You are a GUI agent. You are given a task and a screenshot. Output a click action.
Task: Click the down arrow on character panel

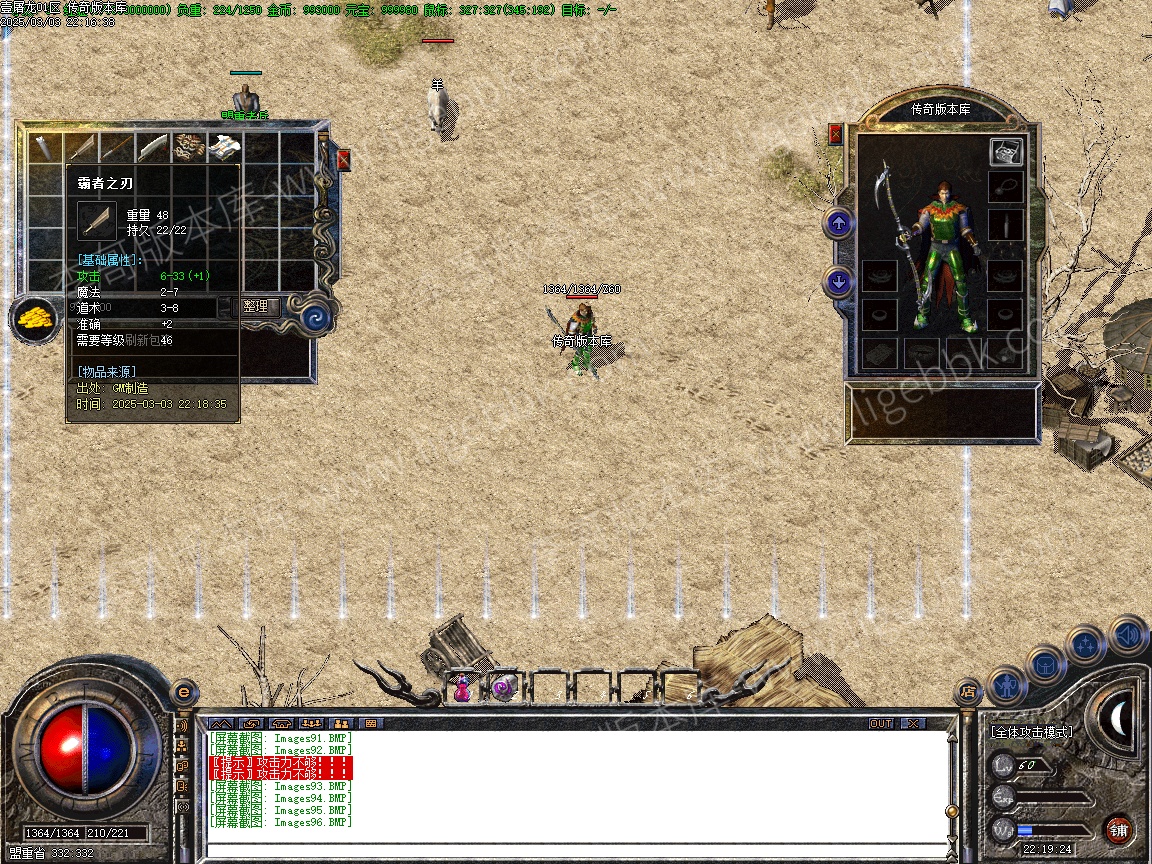(x=839, y=283)
